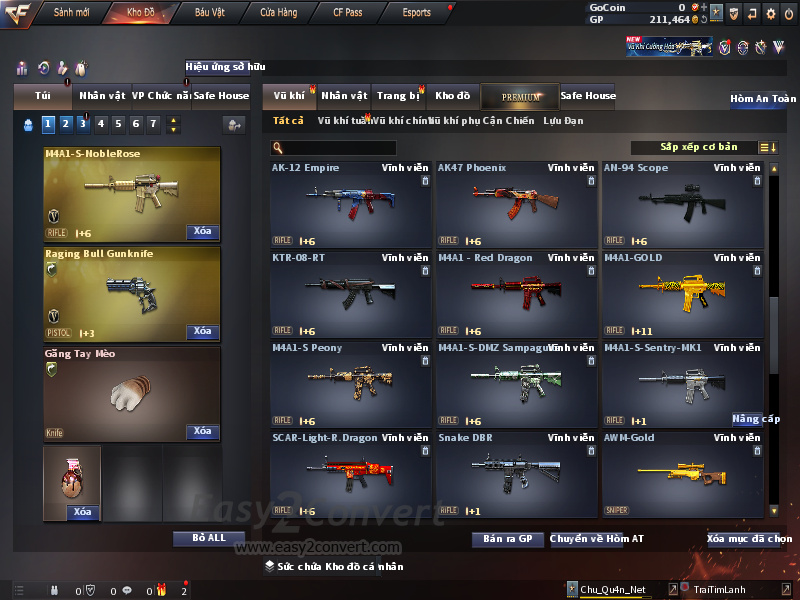
Task: Open the Esports tab
Action: coord(416,13)
